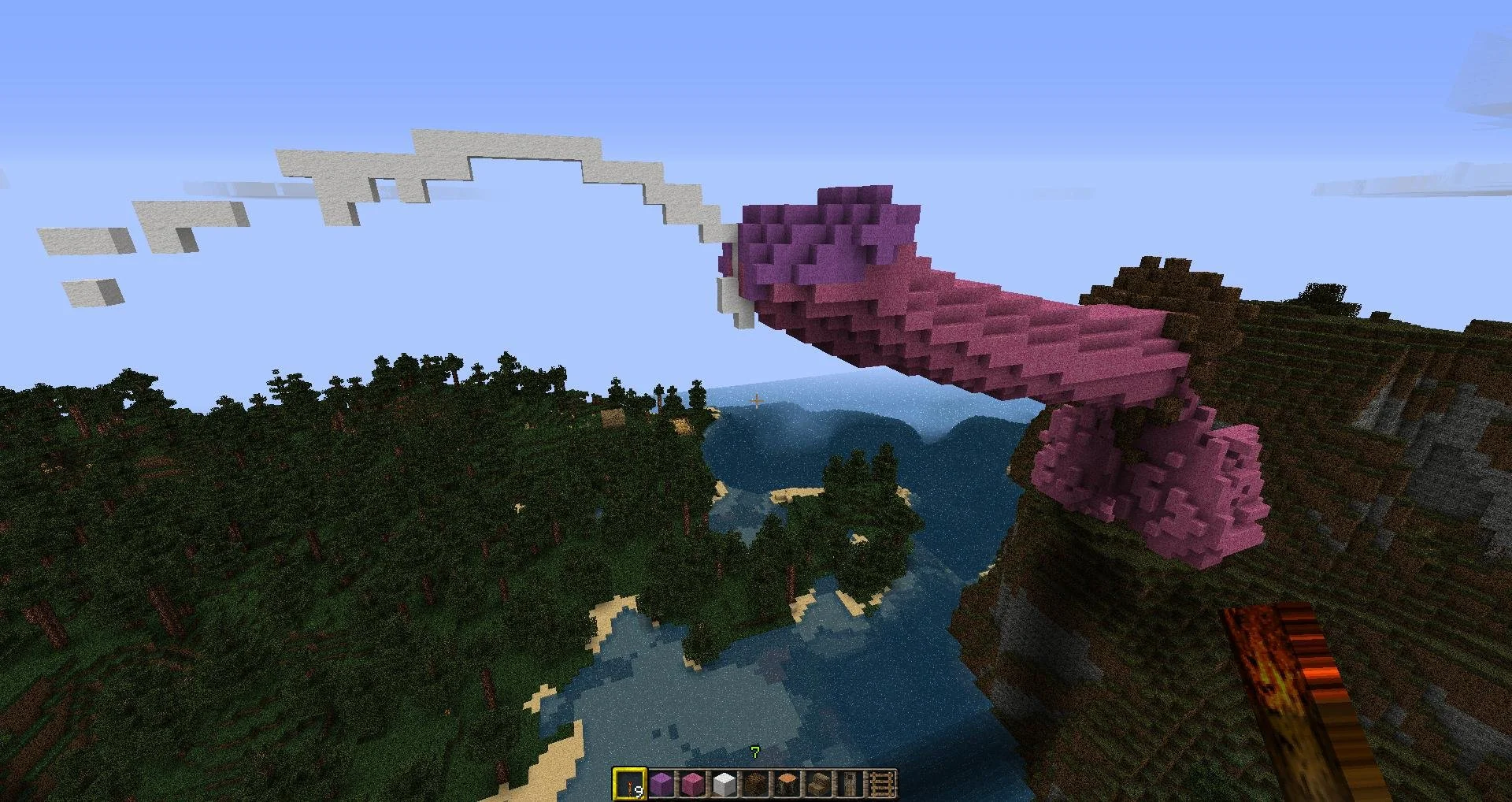
Task: Select the brown dirt block slot
Action: point(755,784)
